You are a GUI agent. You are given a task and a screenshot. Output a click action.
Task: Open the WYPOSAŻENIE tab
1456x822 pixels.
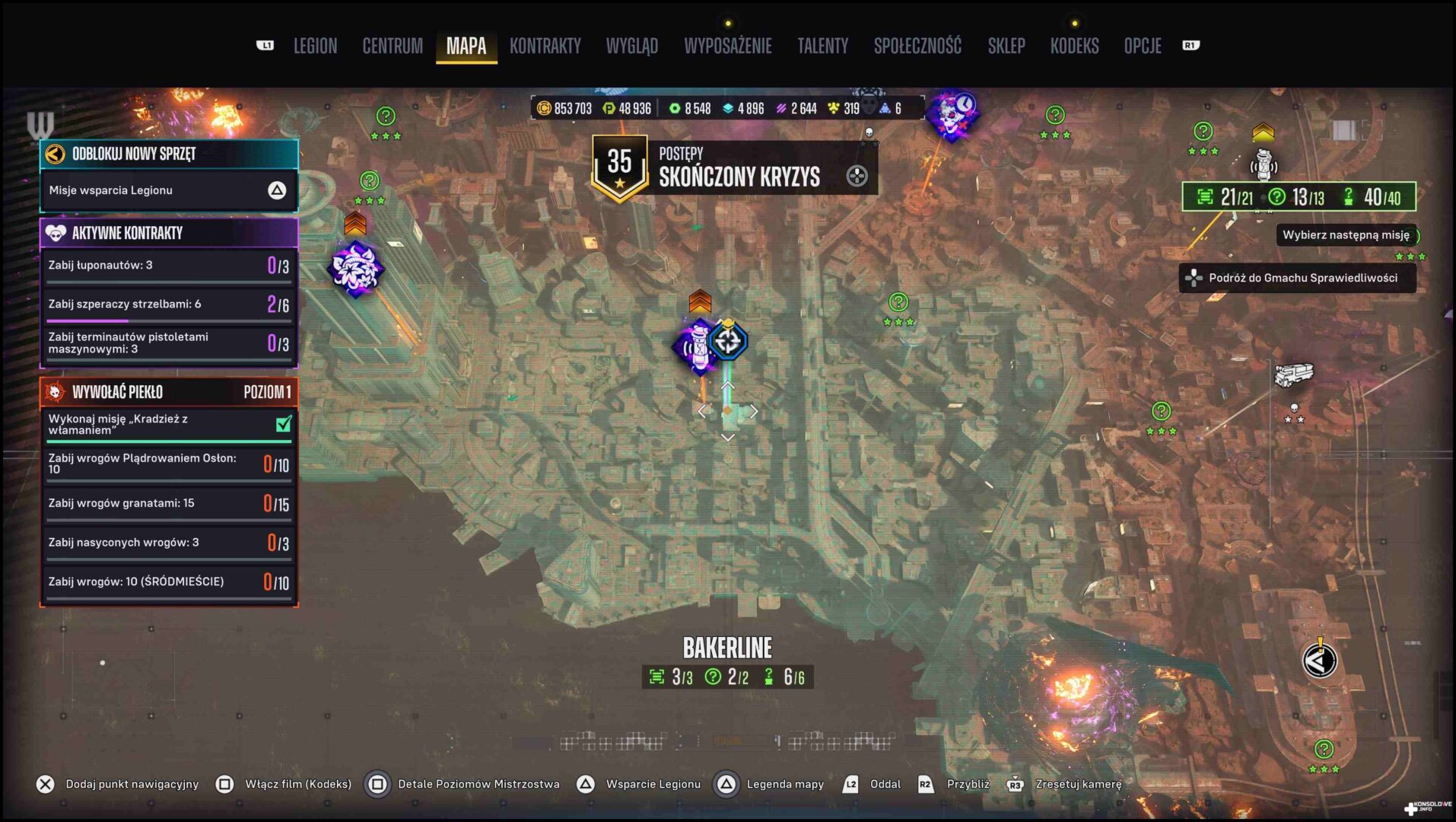[727, 46]
